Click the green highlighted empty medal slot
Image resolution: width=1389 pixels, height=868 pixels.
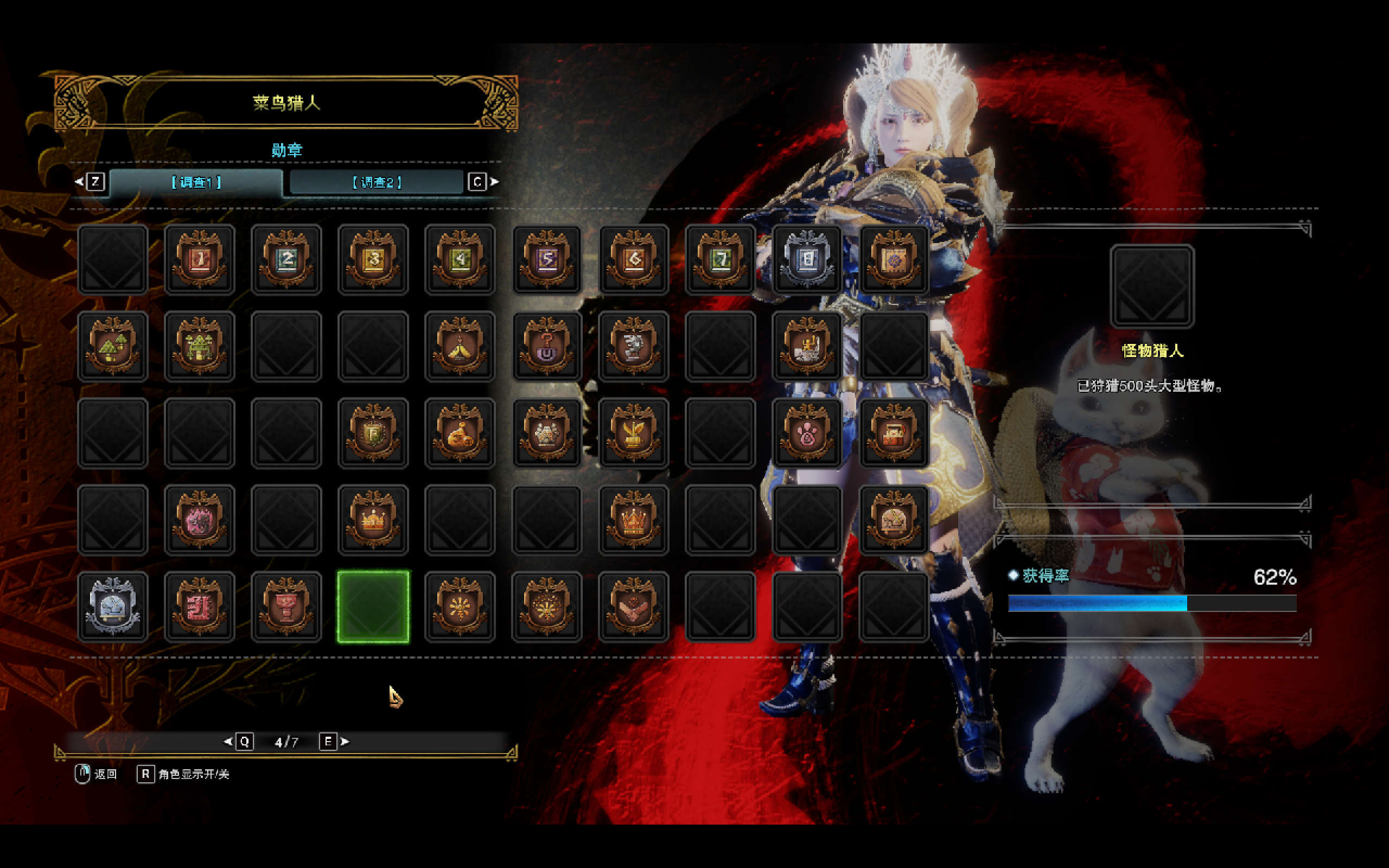[373, 607]
